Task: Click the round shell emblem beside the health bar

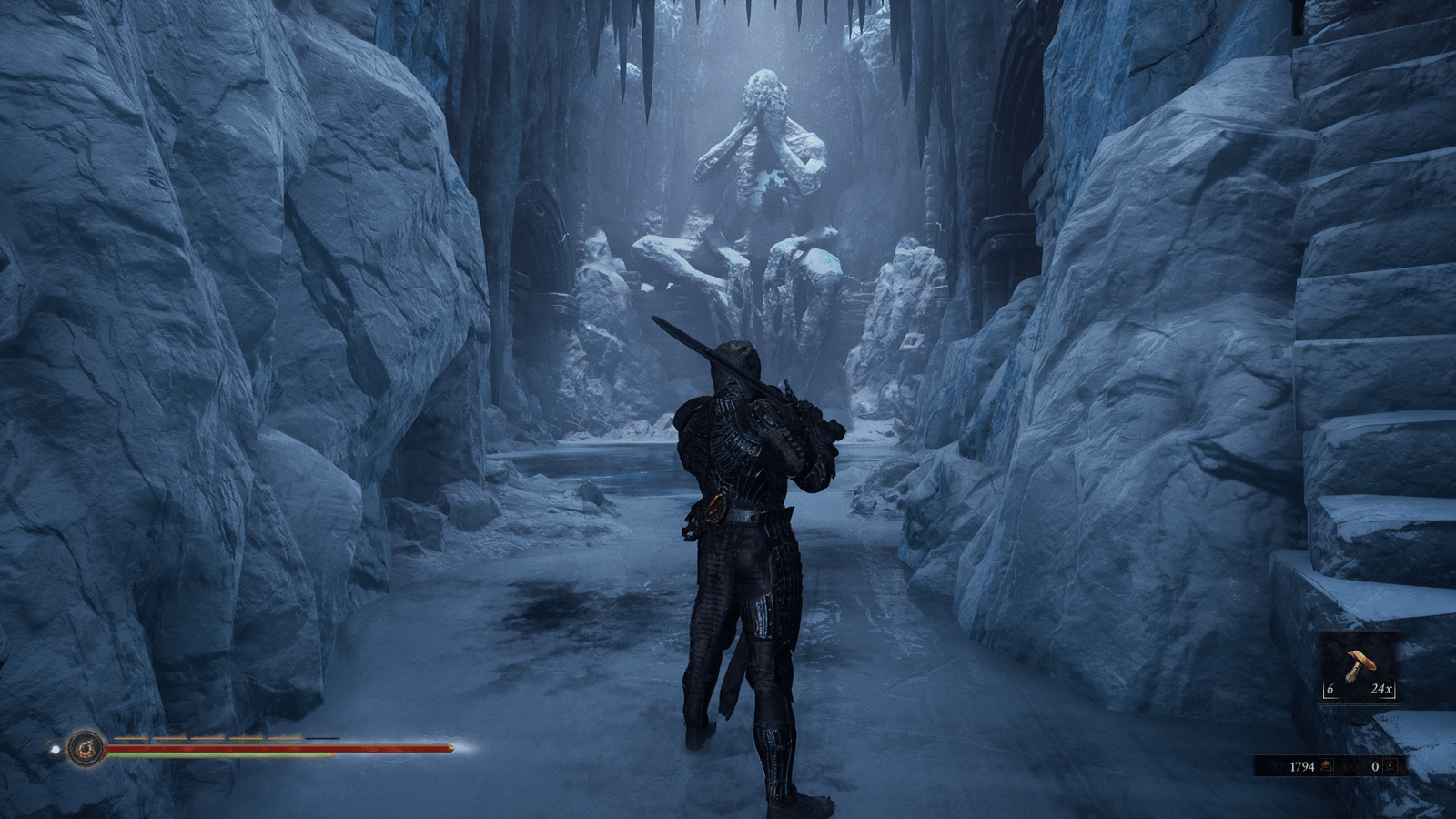Action: click(x=86, y=749)
